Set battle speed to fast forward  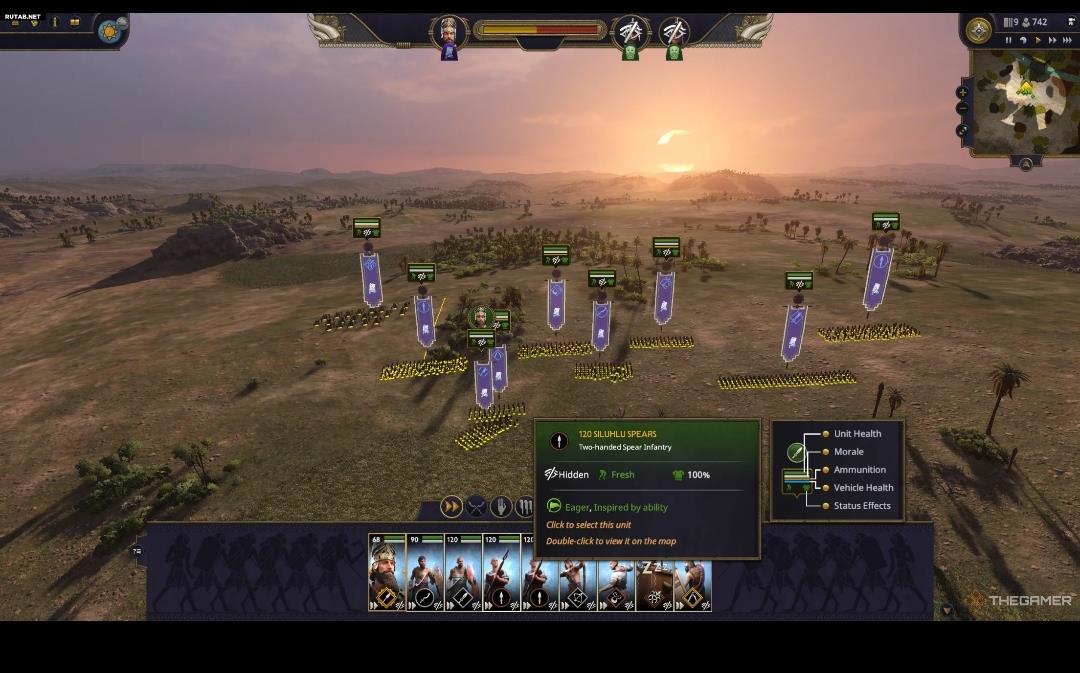(1052, 40)
